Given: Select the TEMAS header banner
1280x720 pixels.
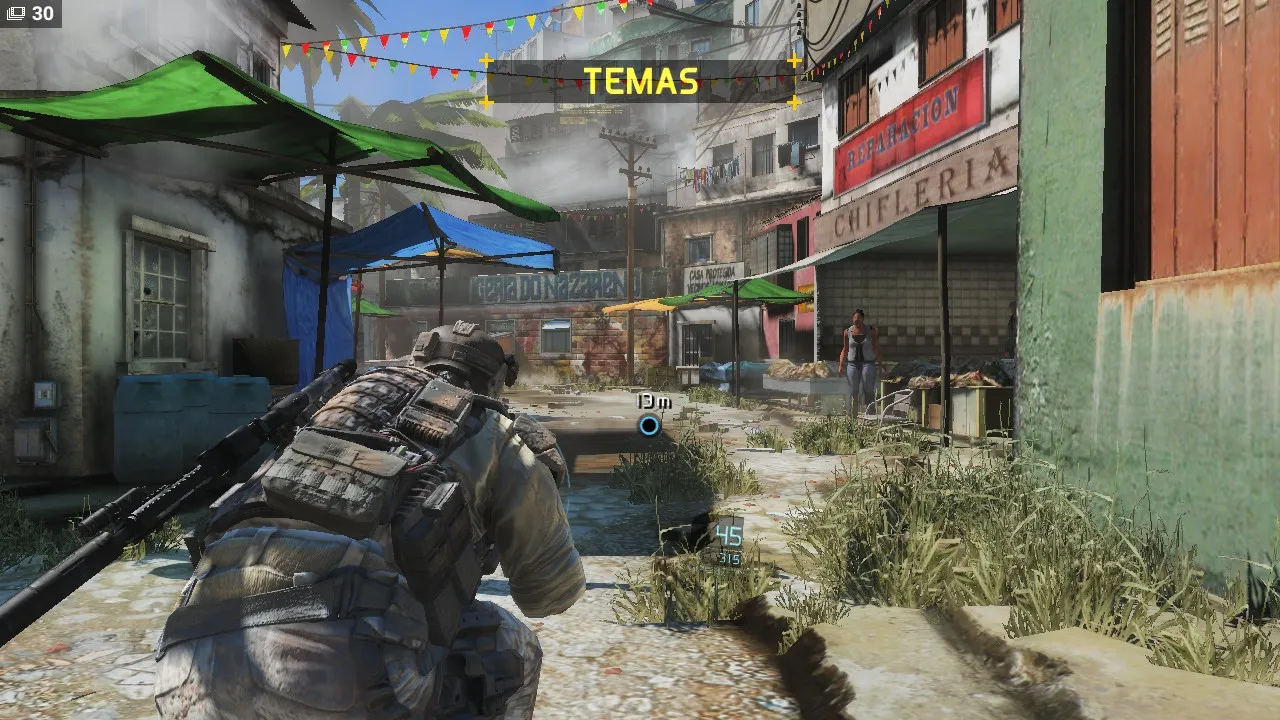Looking at the screenshot, I should click(640, 81).
